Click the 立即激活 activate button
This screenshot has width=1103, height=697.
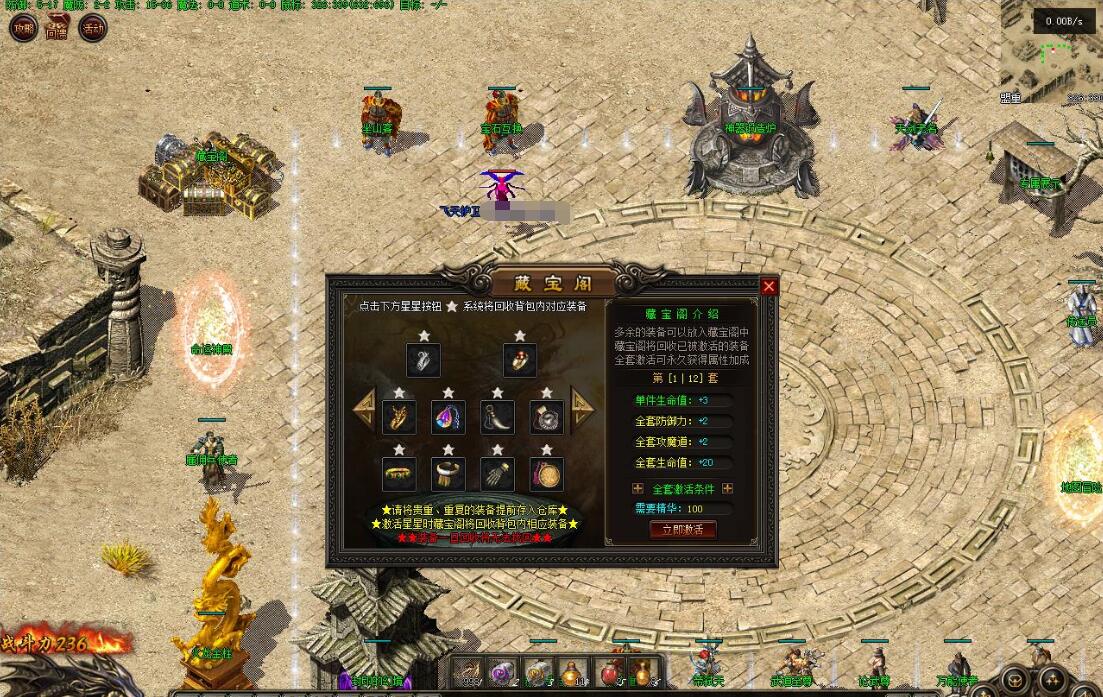[x=683, y=529]
